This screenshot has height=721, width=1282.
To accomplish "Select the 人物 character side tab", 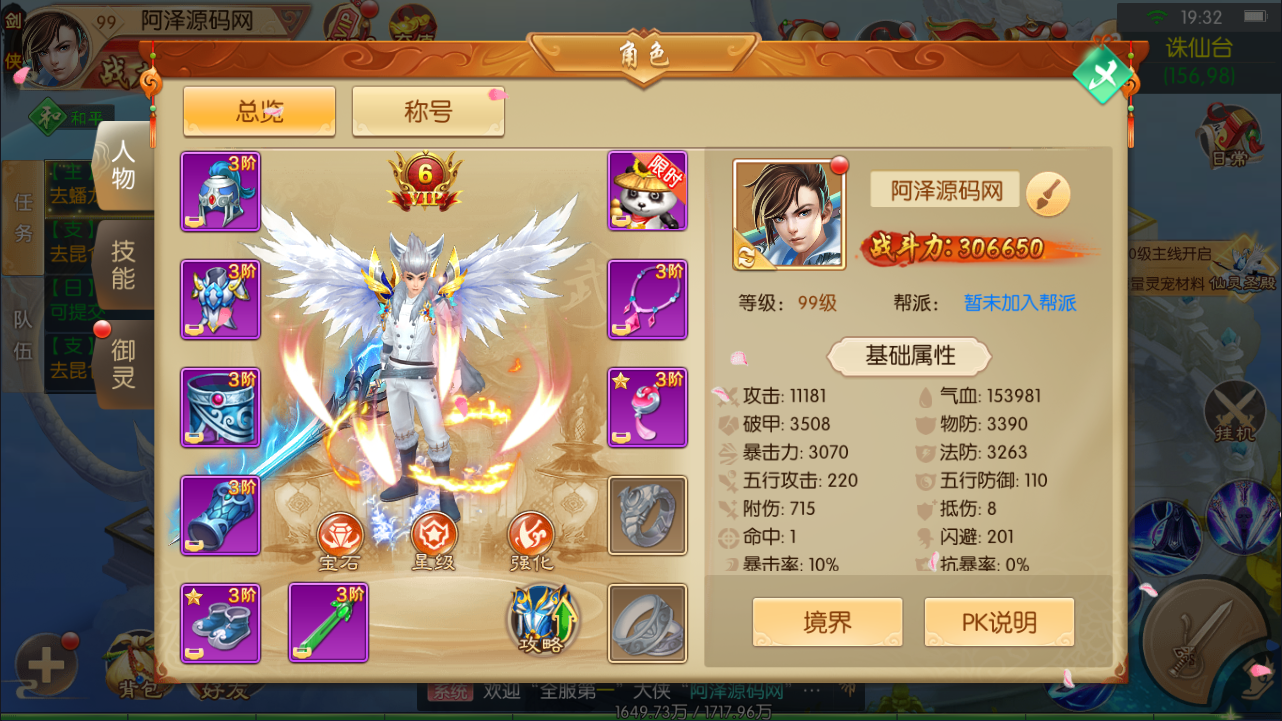I will (x=123, y=166).
